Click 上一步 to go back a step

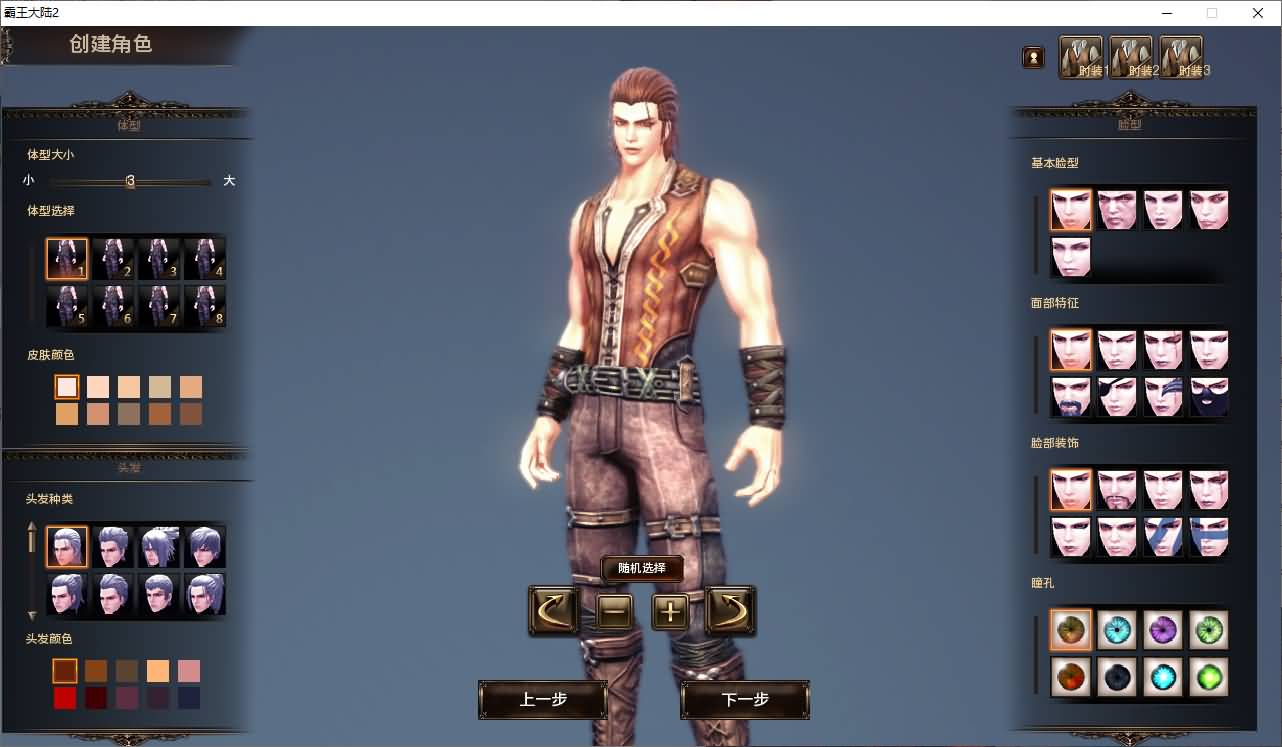point(542,700)
